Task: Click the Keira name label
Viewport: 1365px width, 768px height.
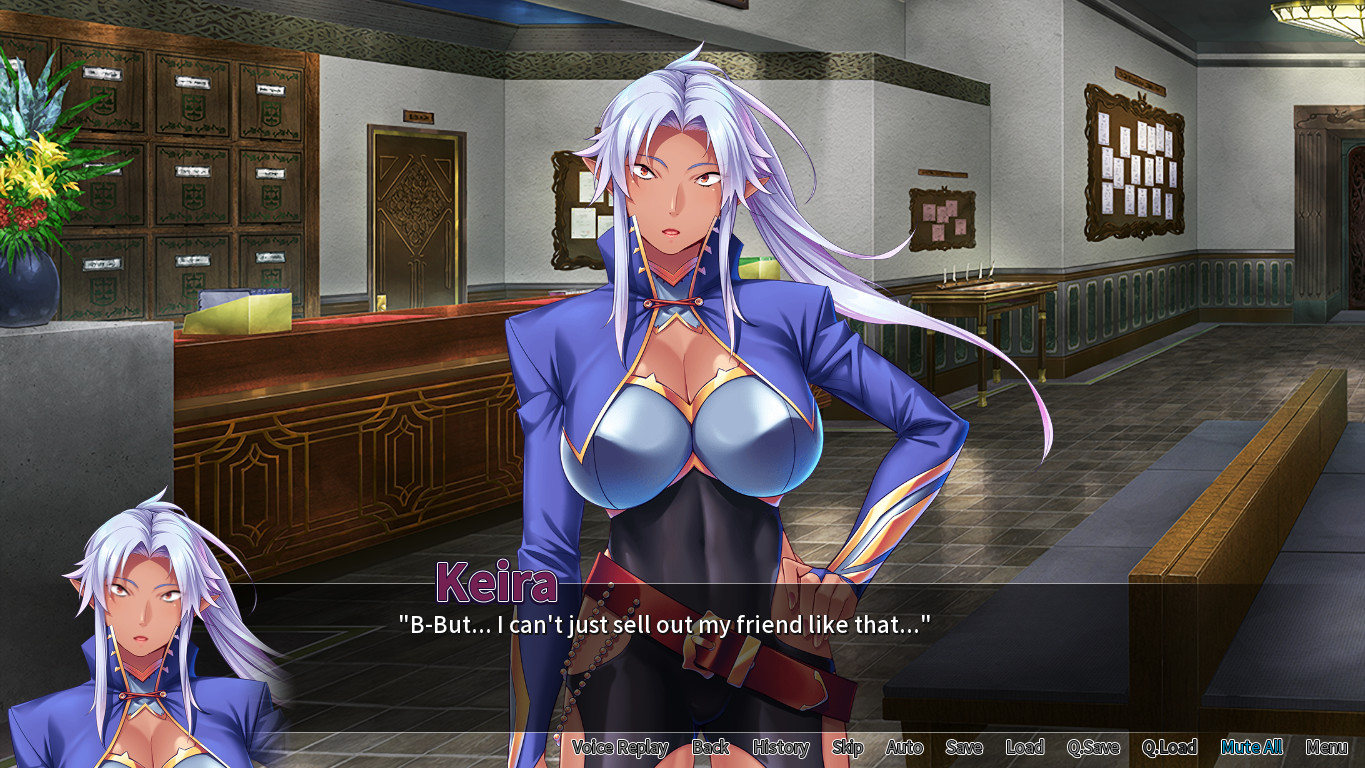Action: pos(497,583)
